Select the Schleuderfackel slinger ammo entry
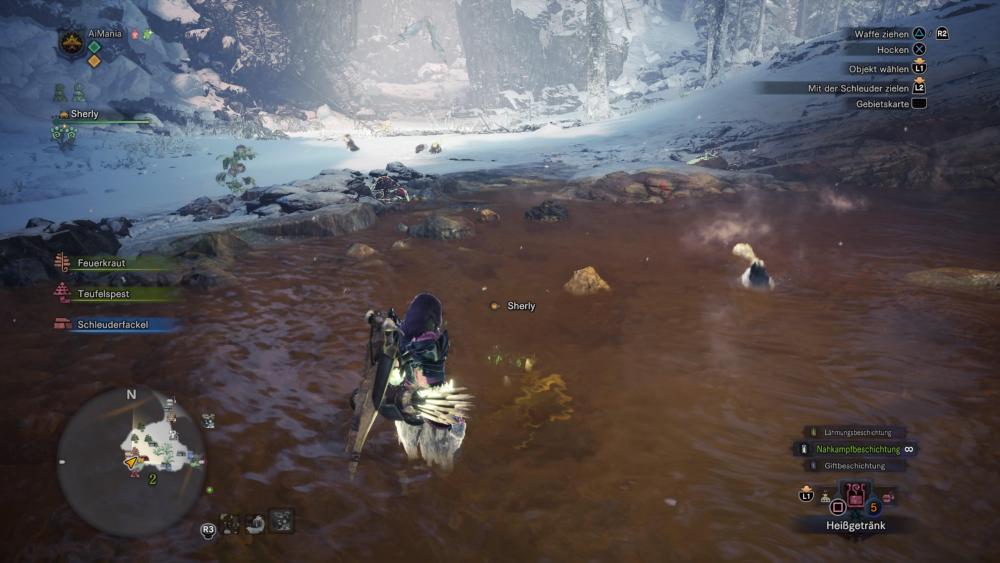Image resolution: width=1000 pixels, height=563 pixels. (x=112, y=324)
